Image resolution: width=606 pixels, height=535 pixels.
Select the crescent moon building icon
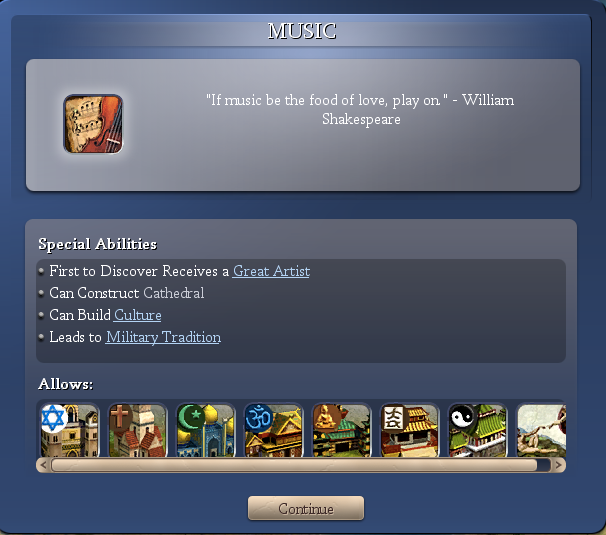point(205,430)
